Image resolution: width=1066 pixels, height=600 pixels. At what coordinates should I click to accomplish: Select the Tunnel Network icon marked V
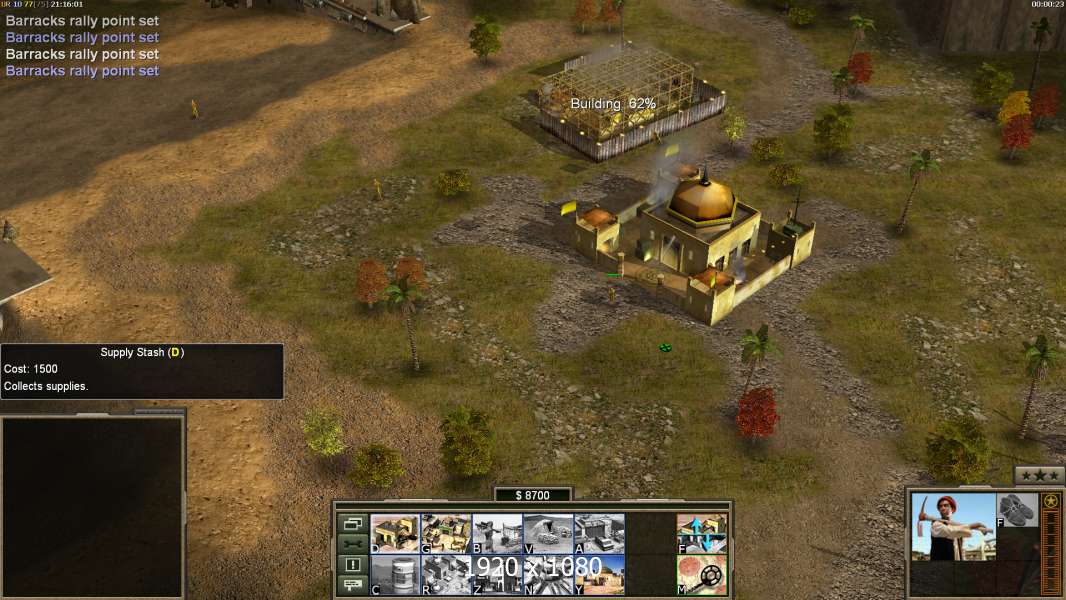548,533
